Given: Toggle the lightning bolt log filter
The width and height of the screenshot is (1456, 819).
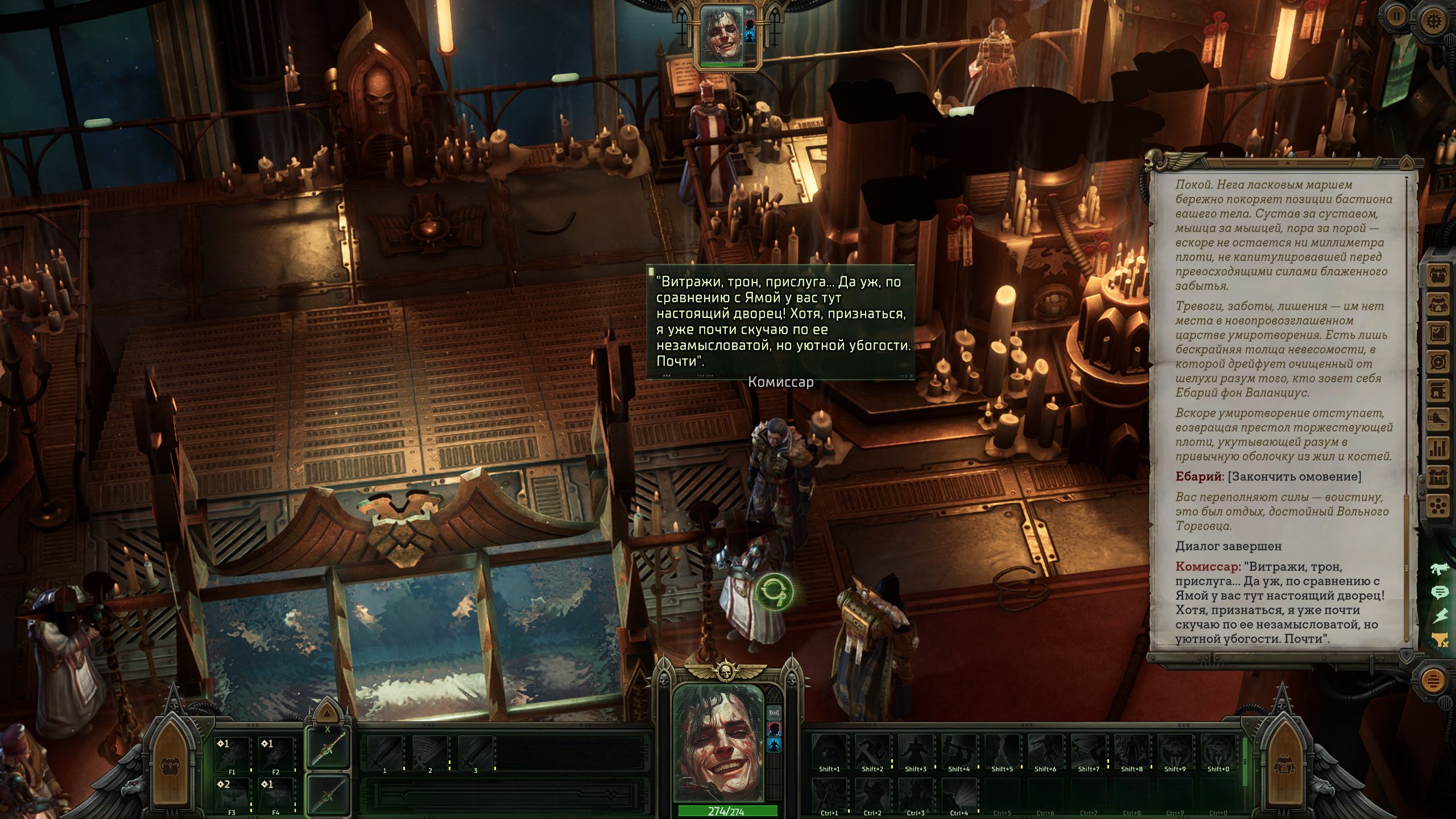Looking at the screenshot, I should point(1440,616).
